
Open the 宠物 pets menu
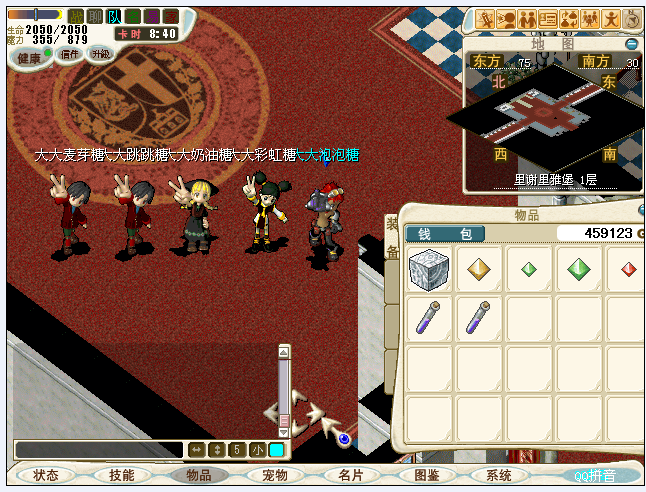point(274,476)
